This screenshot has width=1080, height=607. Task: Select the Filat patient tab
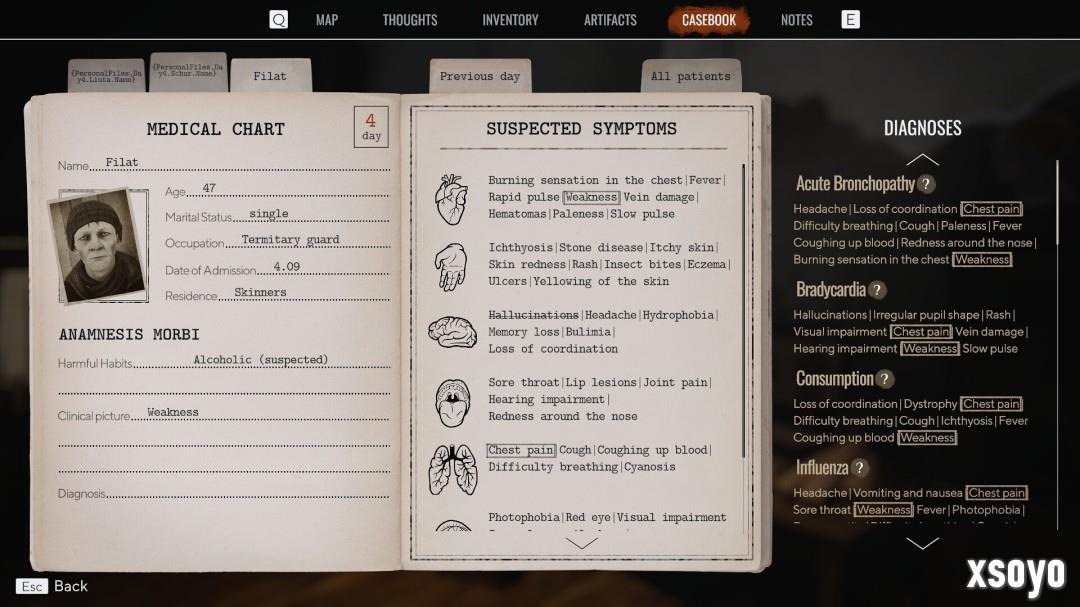[x=270, y=76]
